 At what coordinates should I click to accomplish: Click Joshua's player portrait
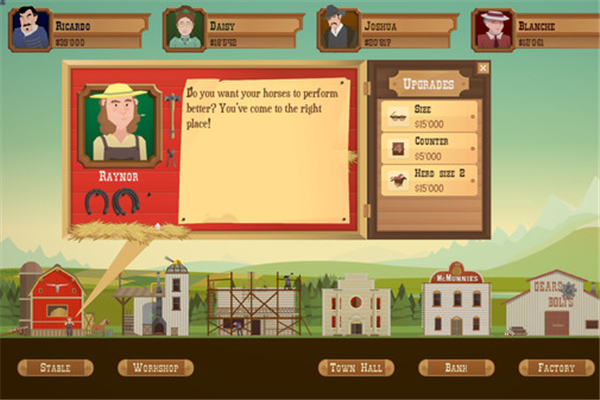click(339, 29)
